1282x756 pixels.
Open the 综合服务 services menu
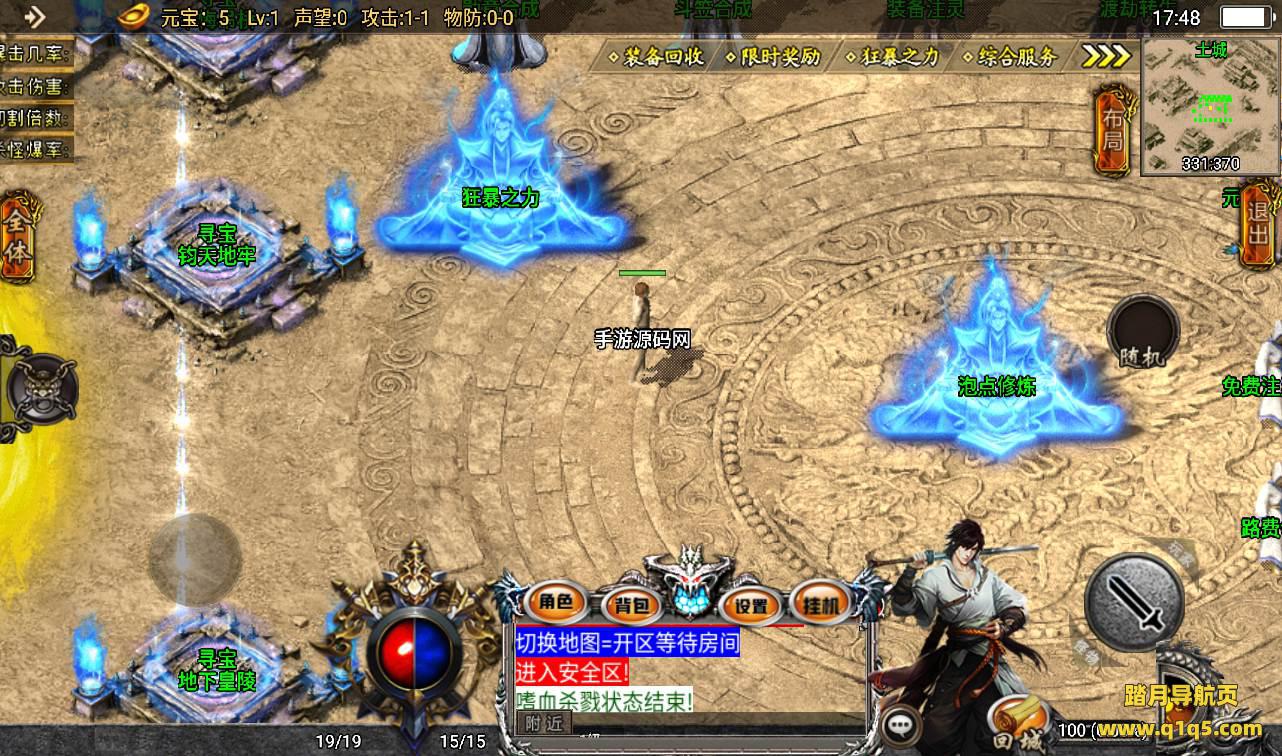[1010, 57]
